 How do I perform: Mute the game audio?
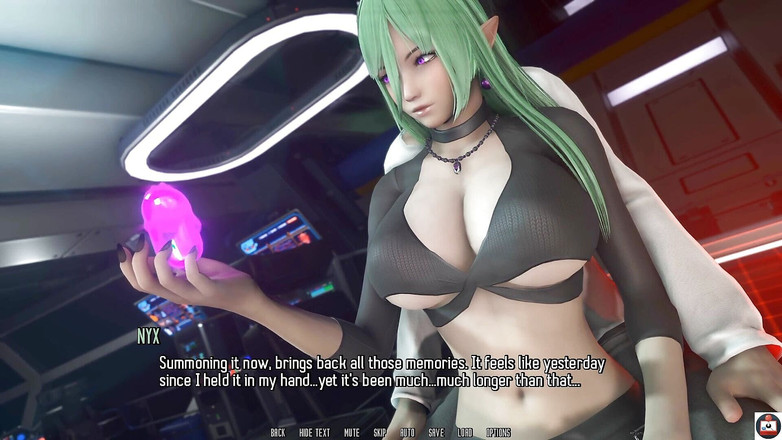[352, 433]
